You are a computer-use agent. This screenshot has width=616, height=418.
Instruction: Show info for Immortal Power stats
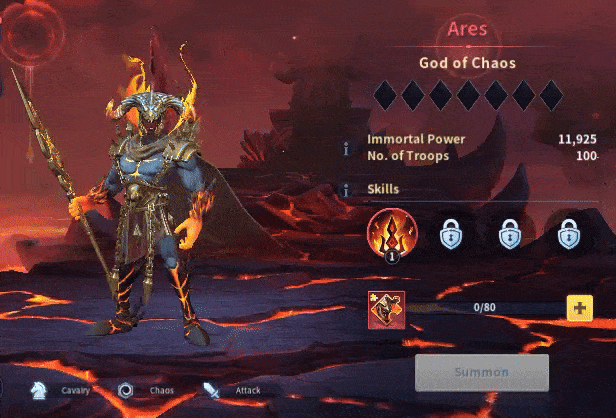coord(347,148)
